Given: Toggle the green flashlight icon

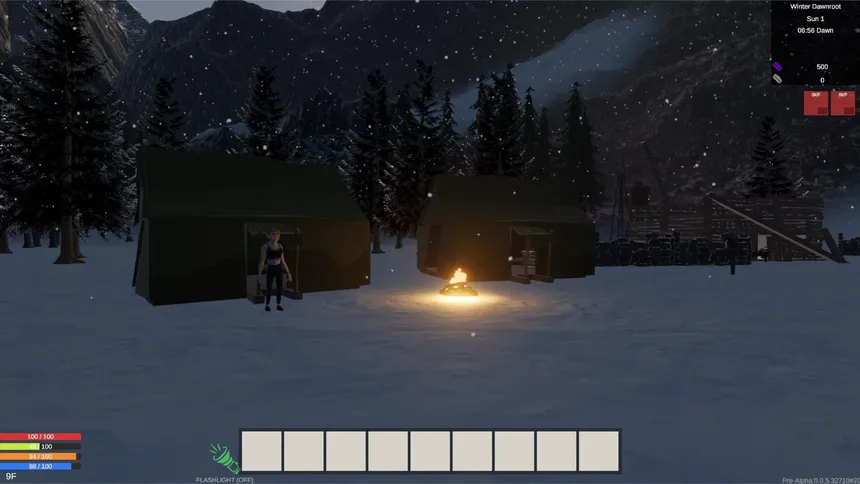Looking at the screenshot, I should point(223,458).
